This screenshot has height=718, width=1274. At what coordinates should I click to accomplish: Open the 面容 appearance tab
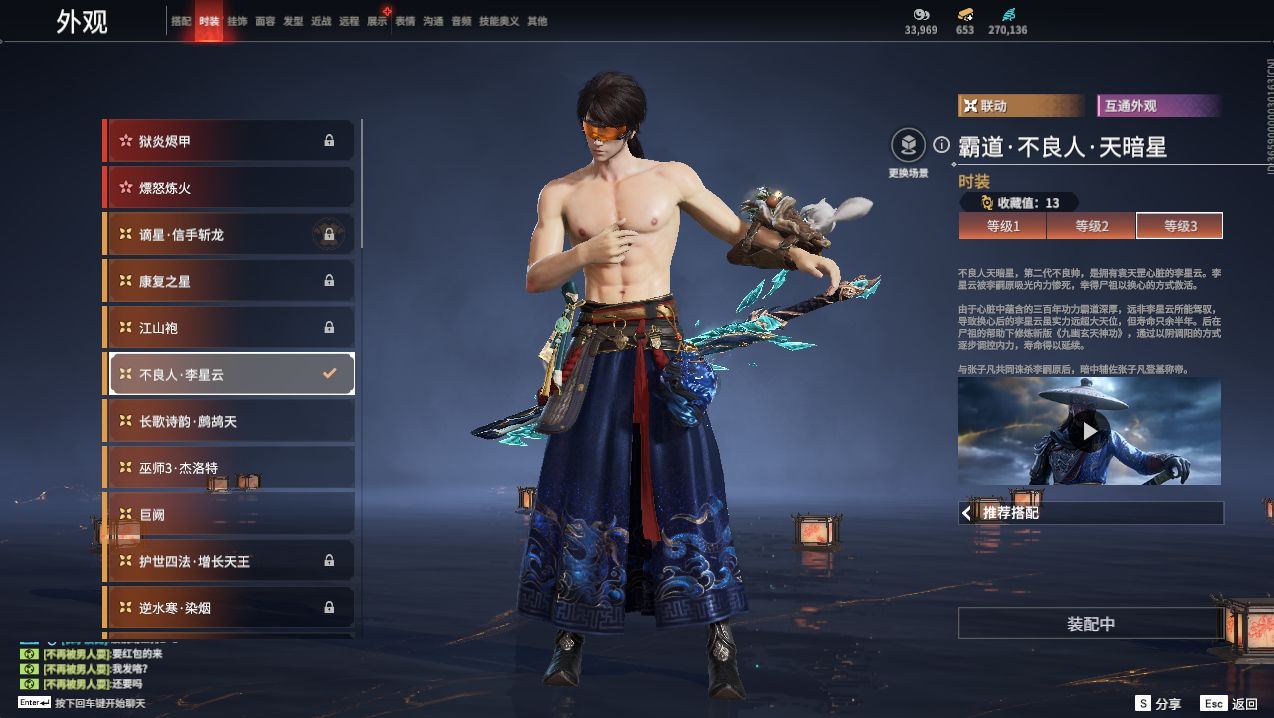point(265,21)
